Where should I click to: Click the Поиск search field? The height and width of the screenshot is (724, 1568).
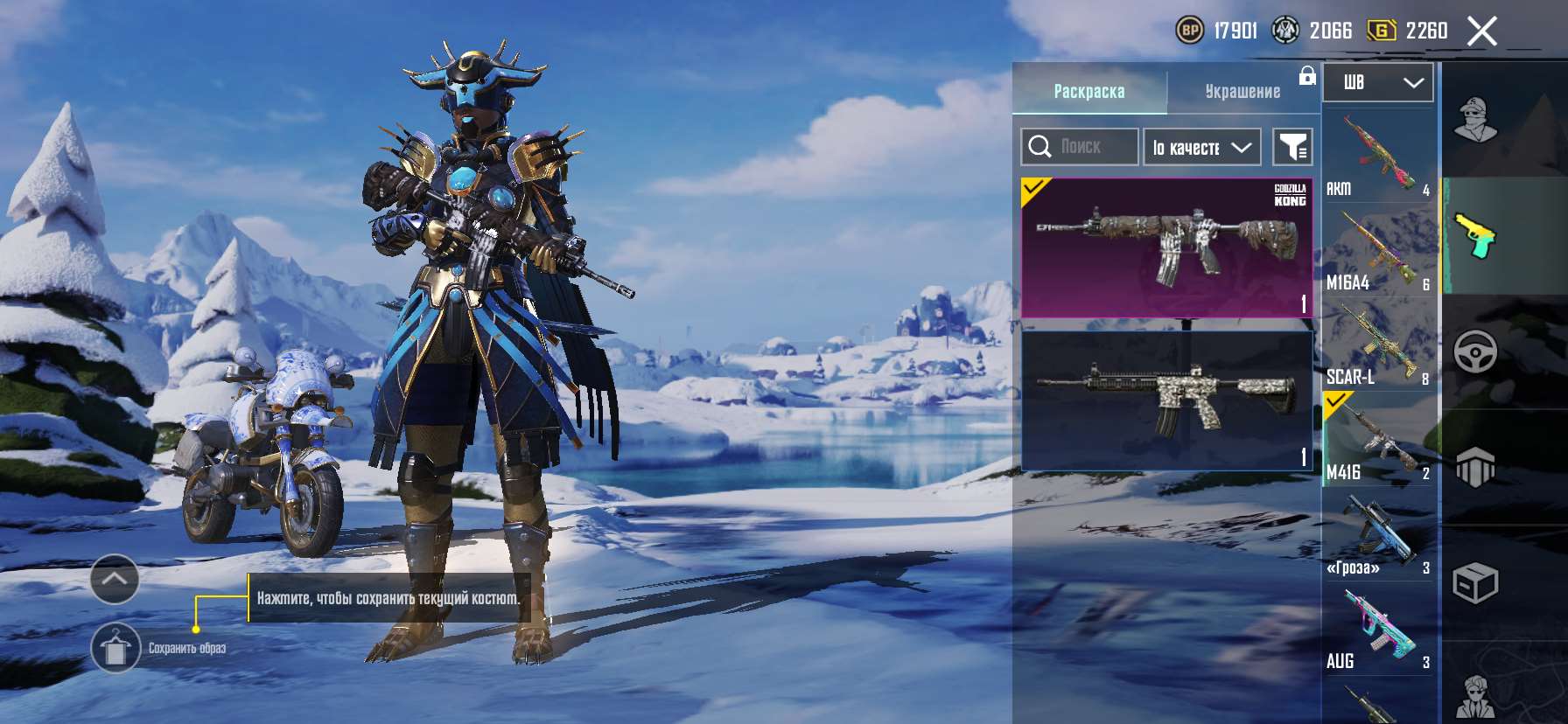(1079, 147)
